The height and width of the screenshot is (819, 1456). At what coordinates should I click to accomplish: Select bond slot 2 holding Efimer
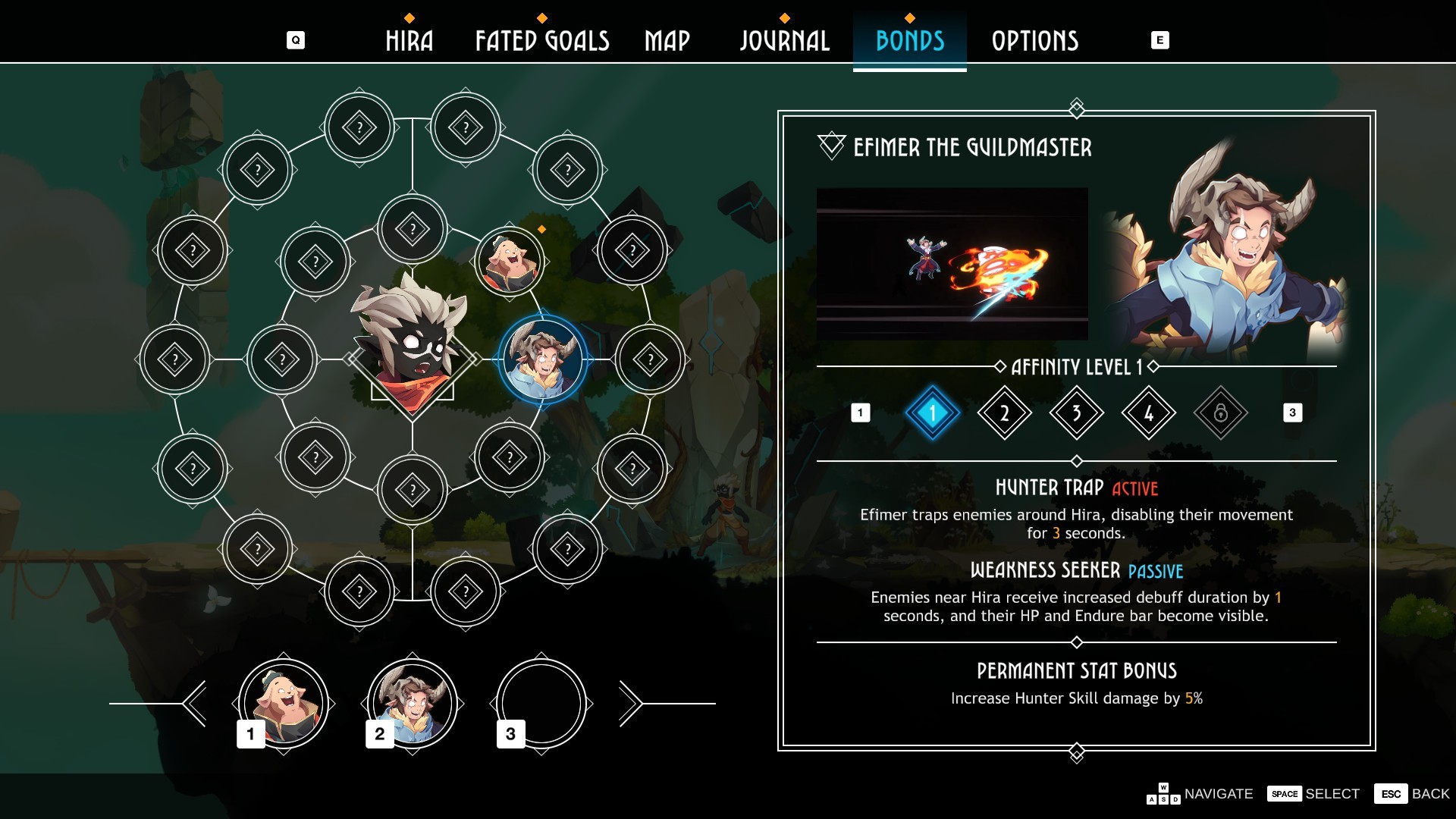(x=412, y=704)
